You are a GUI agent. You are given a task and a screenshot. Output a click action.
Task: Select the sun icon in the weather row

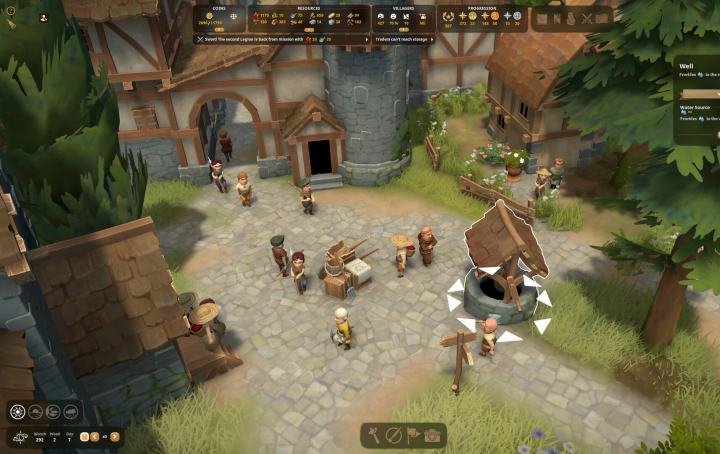click(20, 412)
